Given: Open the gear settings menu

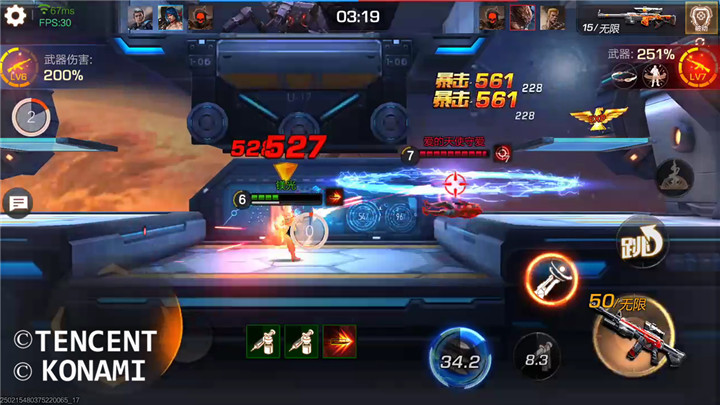Looking at the screenshot, I should coord(14,17).
